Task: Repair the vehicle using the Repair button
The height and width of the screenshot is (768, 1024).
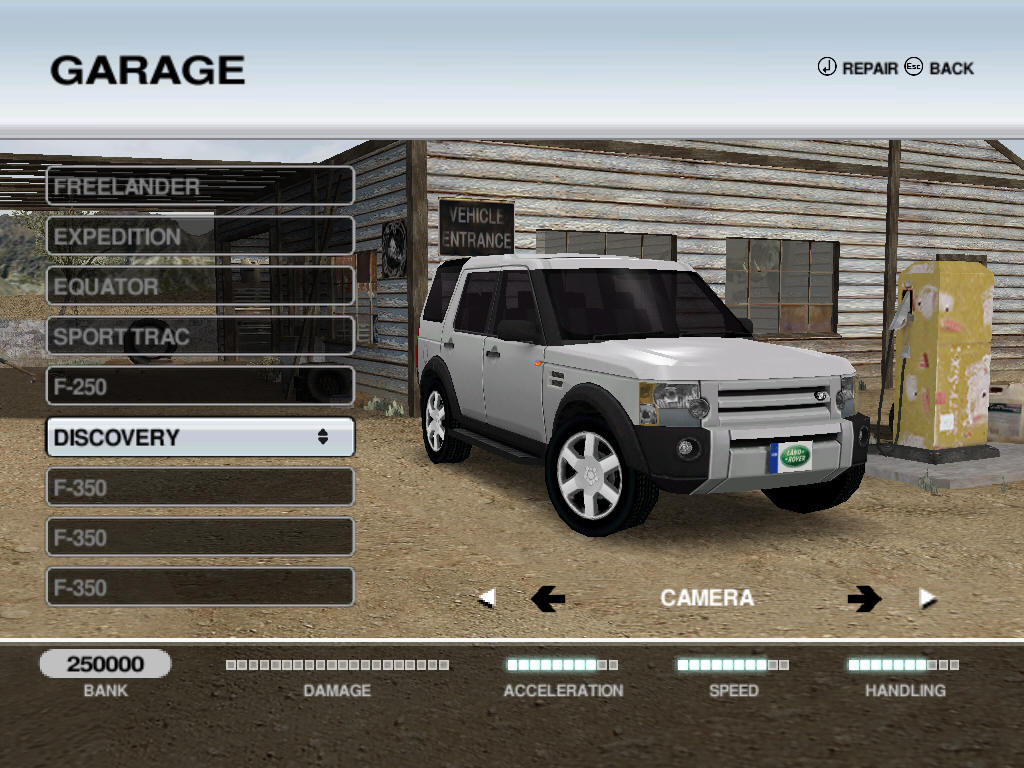Action: point(858,68)
